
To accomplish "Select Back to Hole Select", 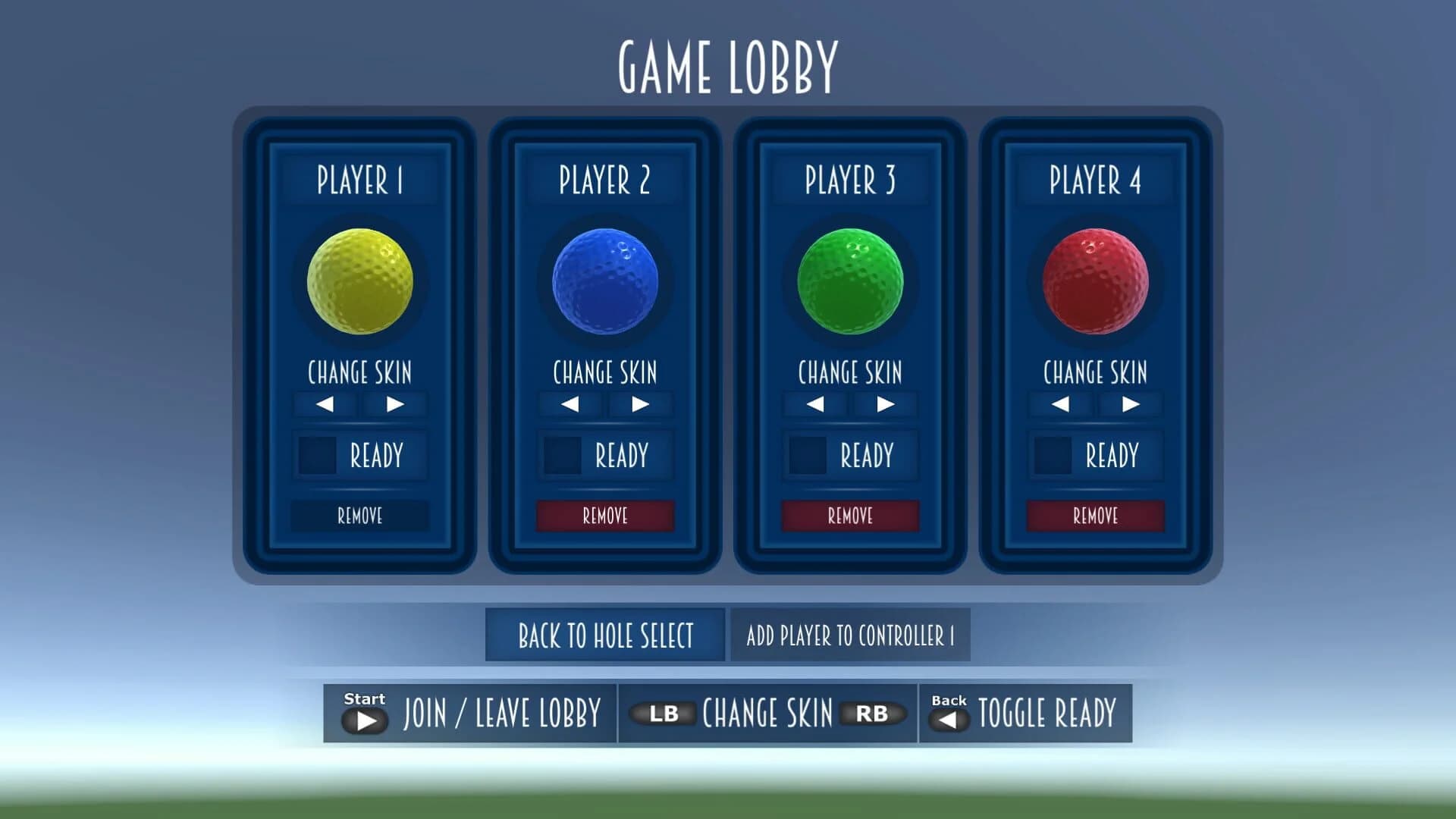I will pyautogui.click(x=604, y=635).
